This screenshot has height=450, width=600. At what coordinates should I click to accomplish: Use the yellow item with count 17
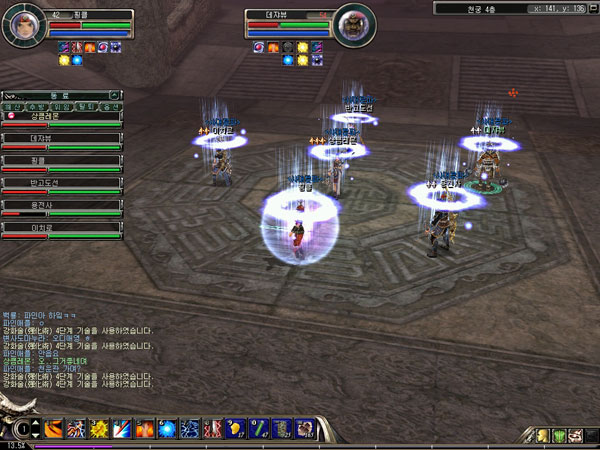(236, 429)
